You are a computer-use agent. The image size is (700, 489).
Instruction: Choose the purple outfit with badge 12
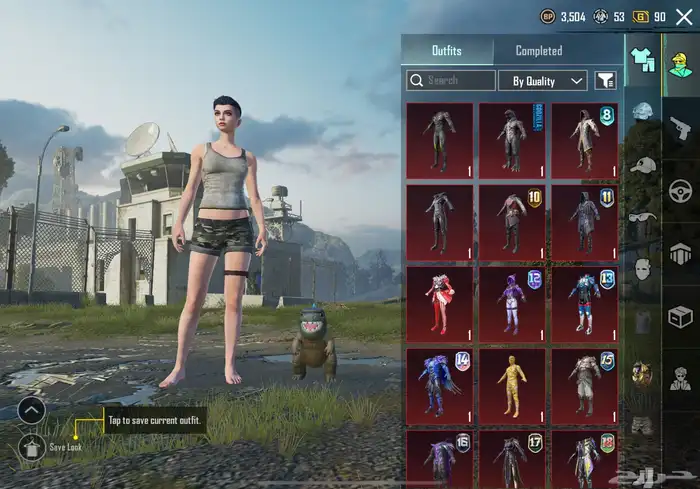point(512,300)
